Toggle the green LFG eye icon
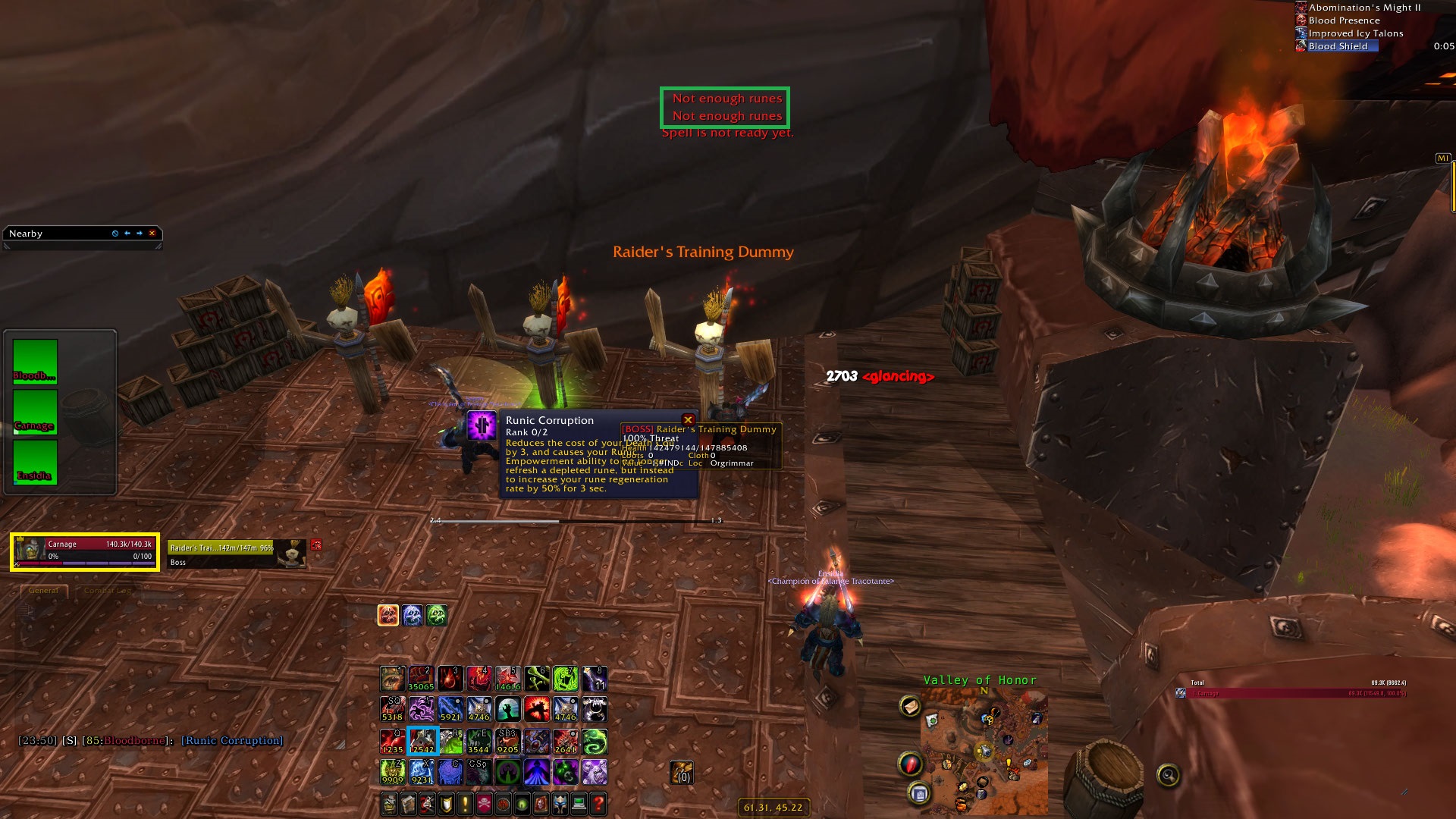This screenshot has width=1456, height=819. [522, 802]
